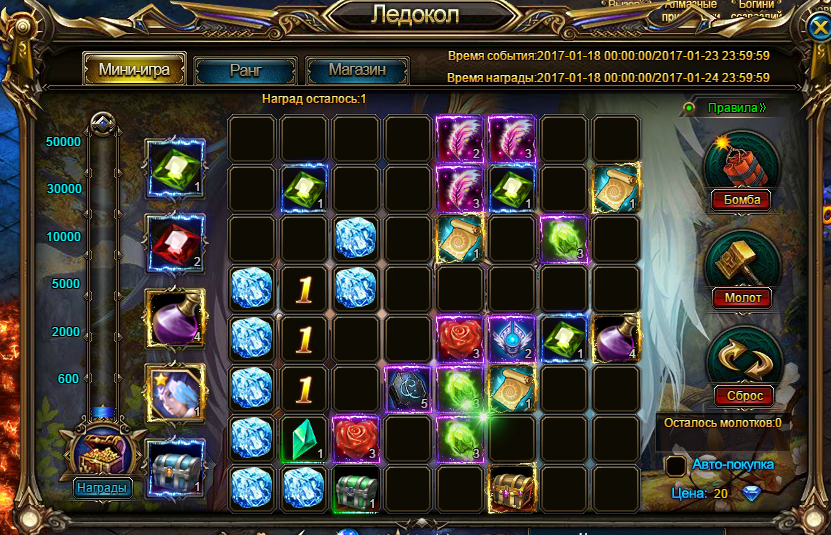Click the Сброс reset button
The image size is (831, 535).
[744, 395]
